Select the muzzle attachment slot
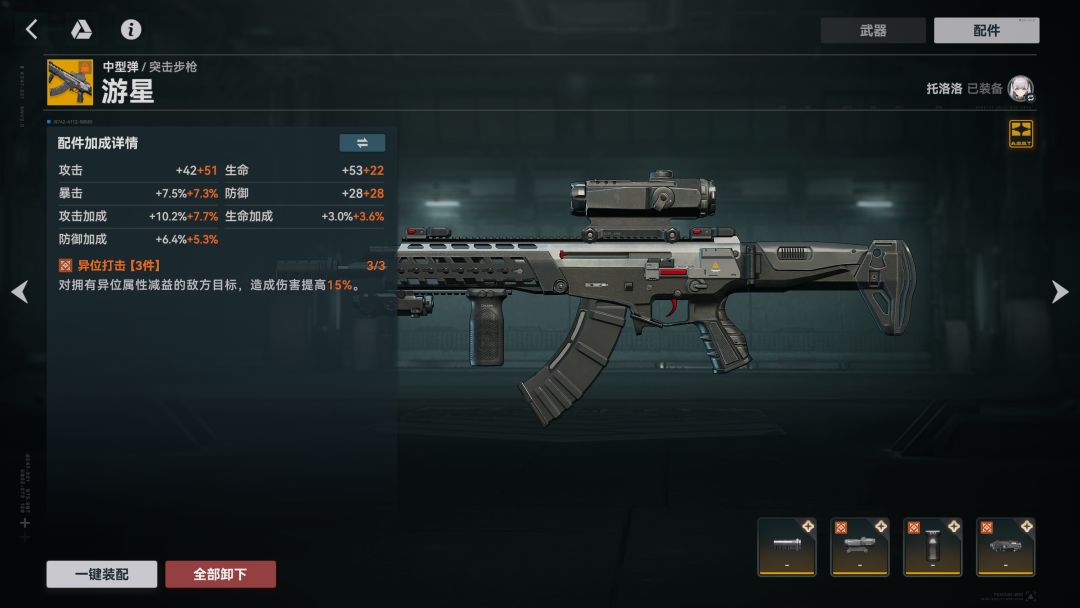Viewport: 1080px width, 608px height. pyautogui.click(x=787, y=547)
